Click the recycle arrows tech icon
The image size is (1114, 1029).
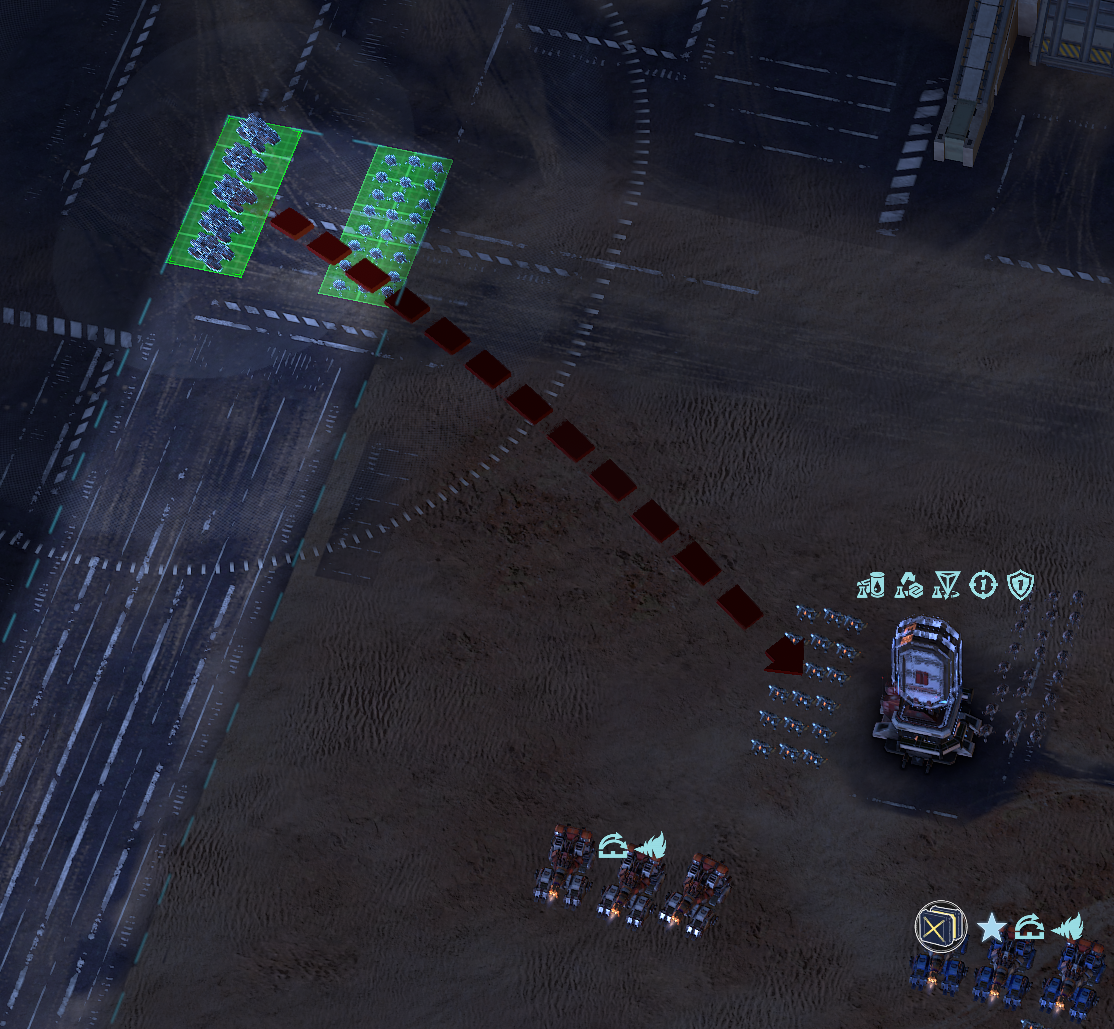tap(909, 584)
